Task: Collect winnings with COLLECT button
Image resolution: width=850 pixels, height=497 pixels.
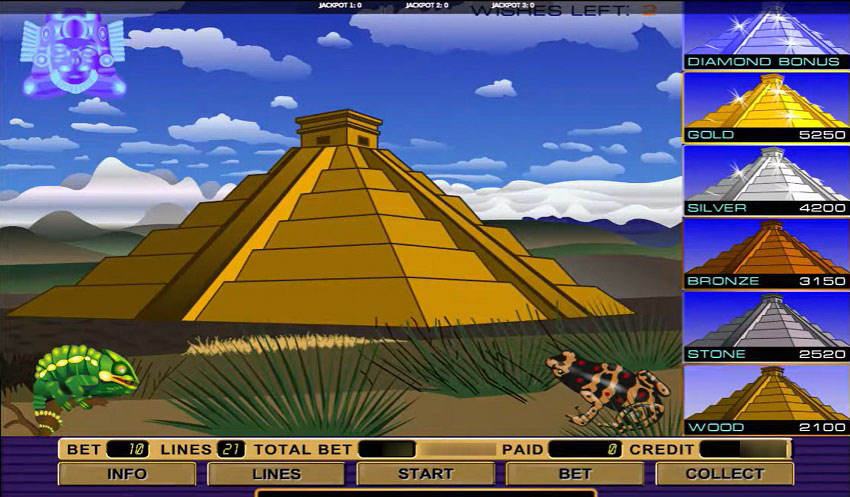Action: (x=724, y=473)
